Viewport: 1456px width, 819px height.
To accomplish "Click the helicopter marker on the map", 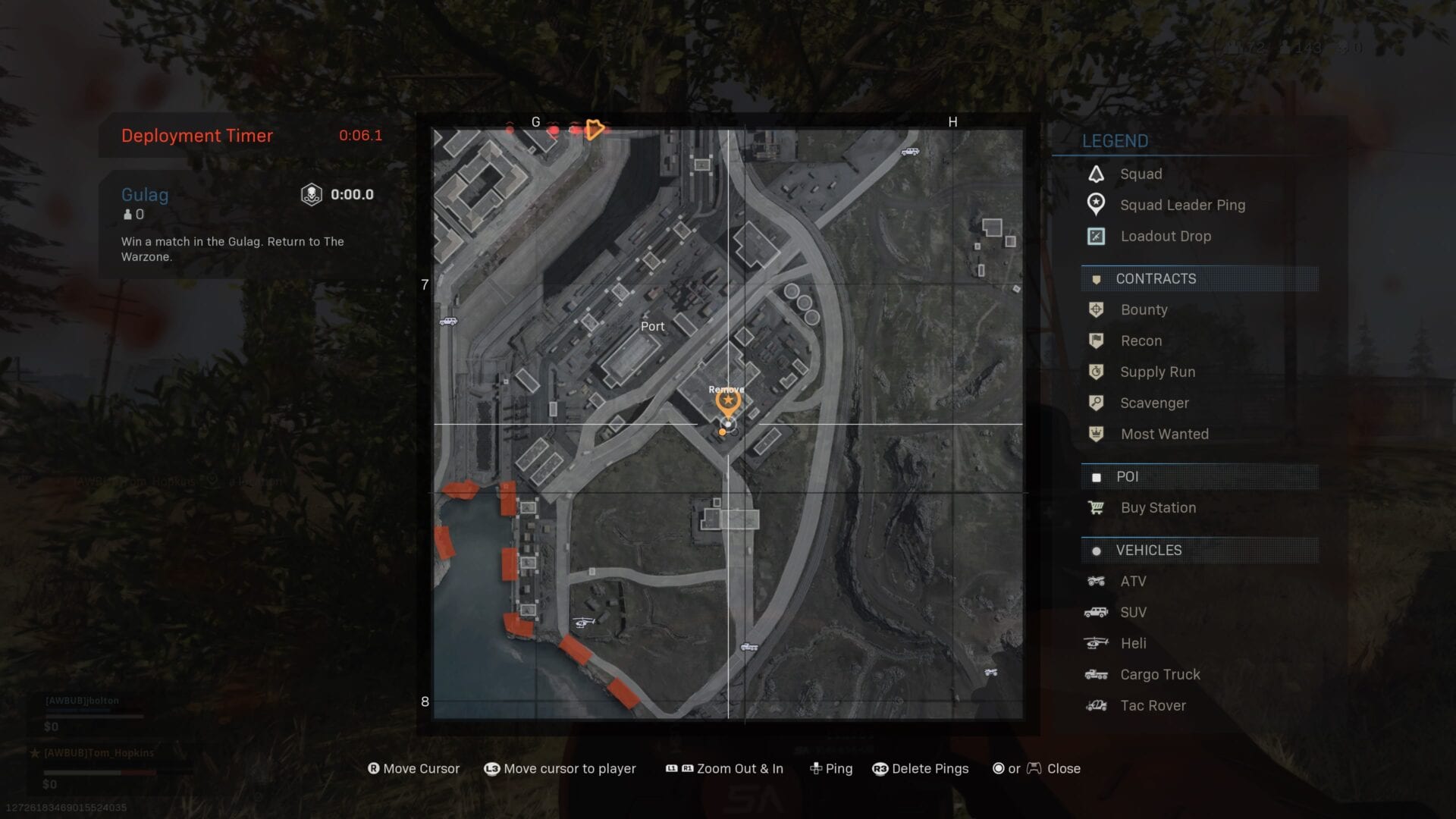I will pos(582,622).
